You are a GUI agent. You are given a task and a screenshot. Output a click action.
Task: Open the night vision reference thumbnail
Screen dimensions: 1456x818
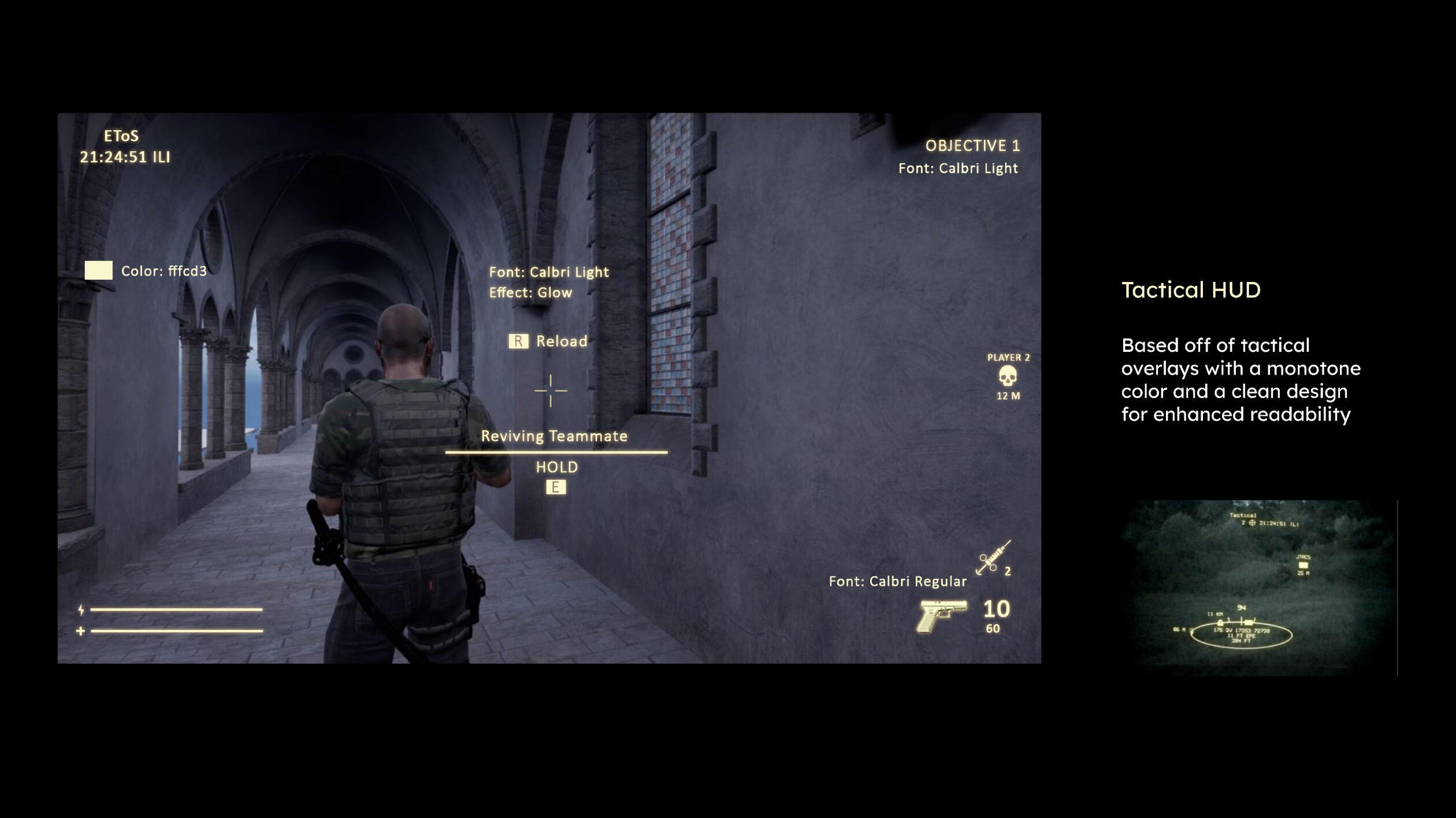click(x=1258, y=587)
